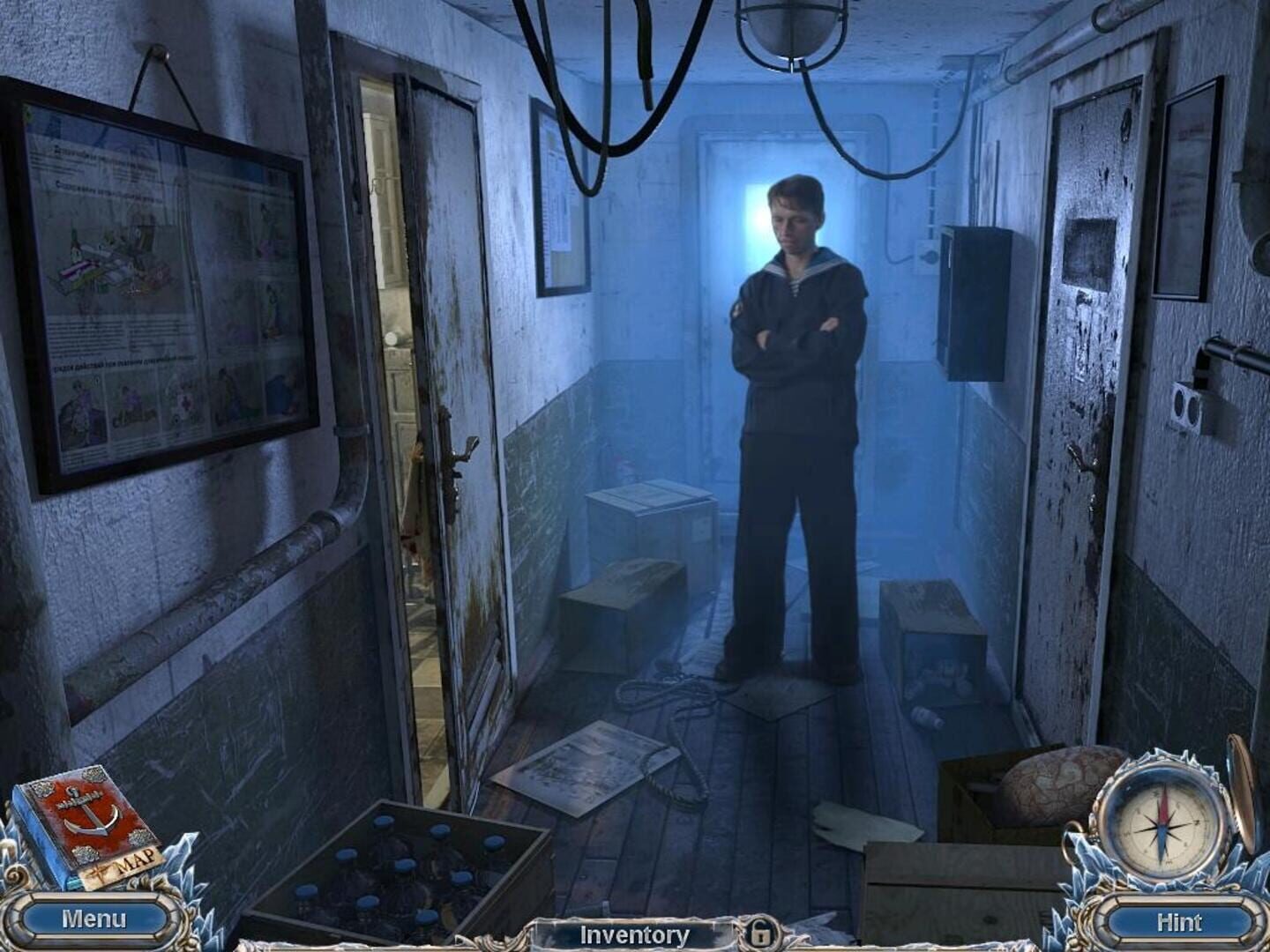This screenshot has width=1270, height=952.
Task: Select the Inventory tab label
Action: pos(633,934)
